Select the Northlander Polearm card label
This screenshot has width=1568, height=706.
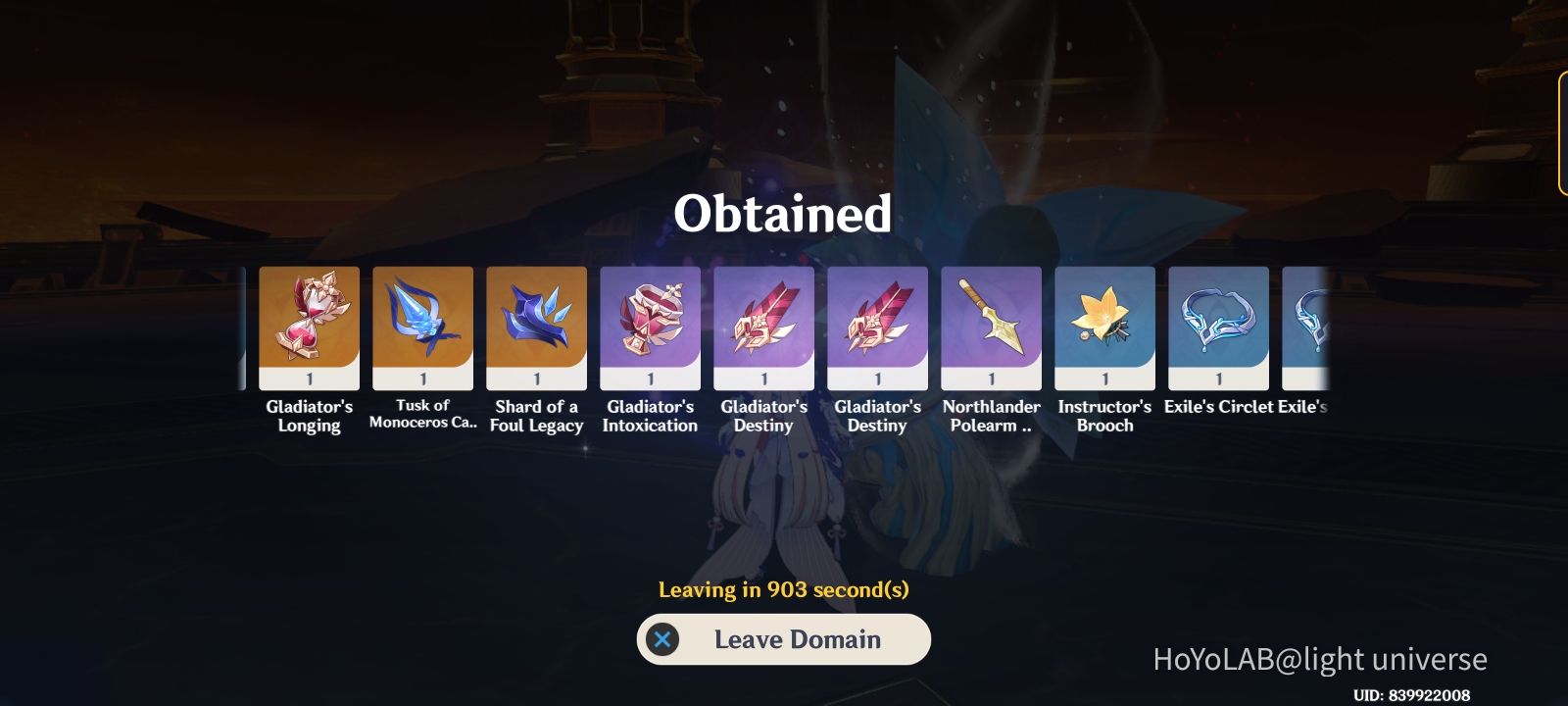[991, 415]
